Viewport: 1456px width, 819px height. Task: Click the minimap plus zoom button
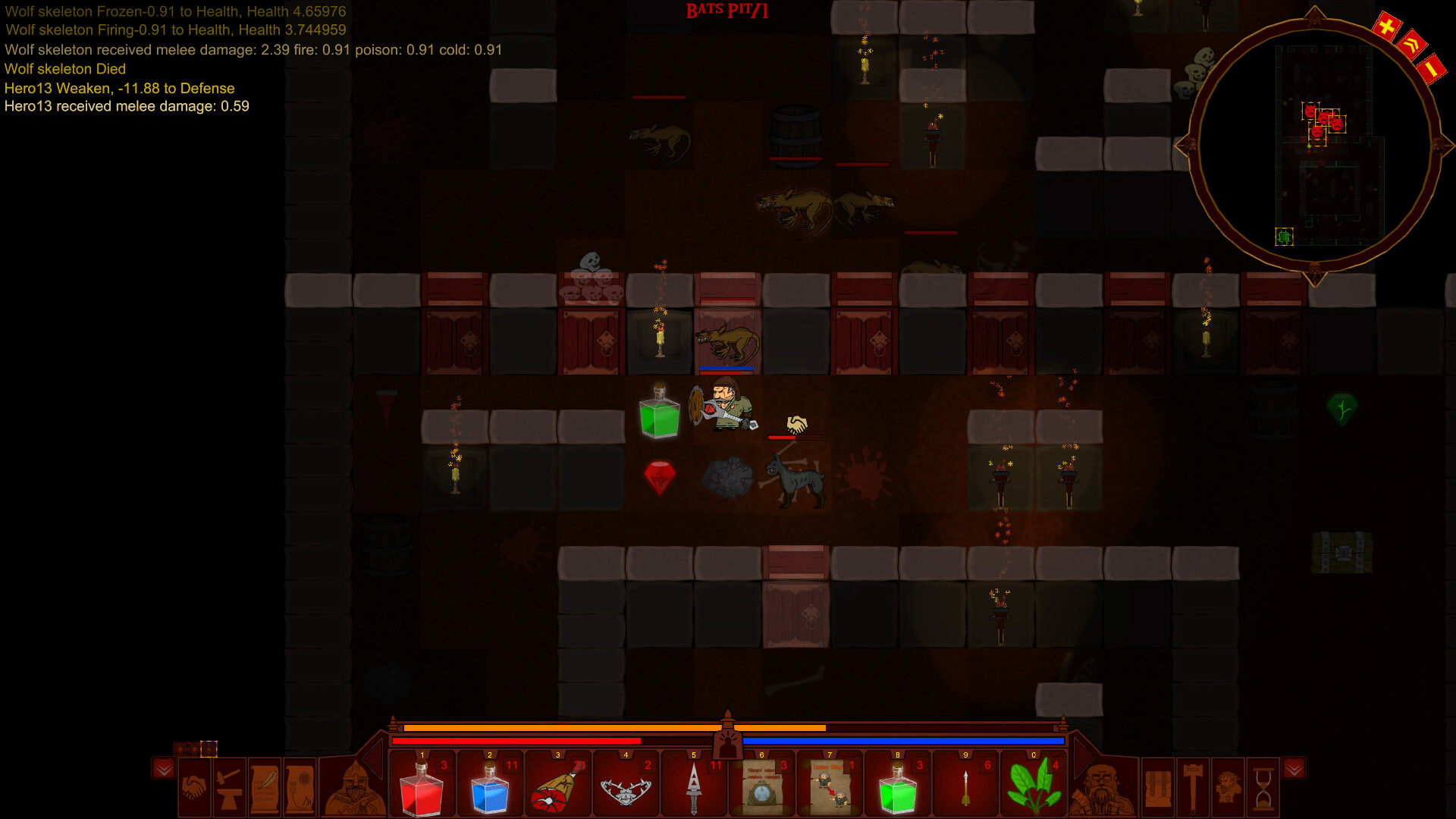coord(1386,24)
